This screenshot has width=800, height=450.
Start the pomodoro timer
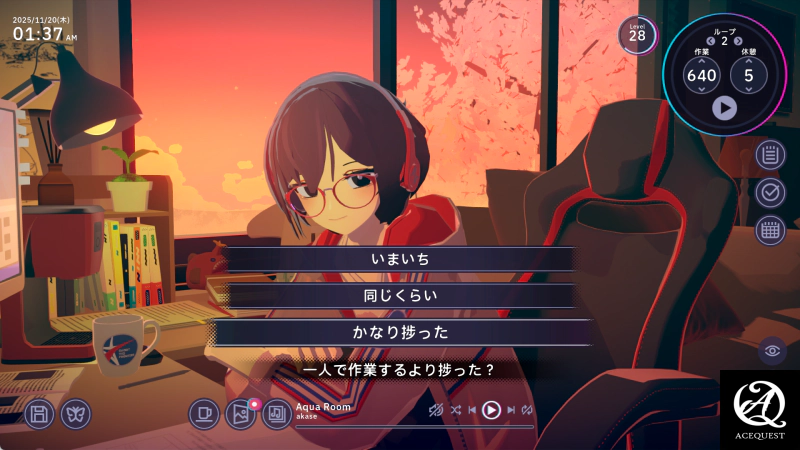[x=725, y=106]
